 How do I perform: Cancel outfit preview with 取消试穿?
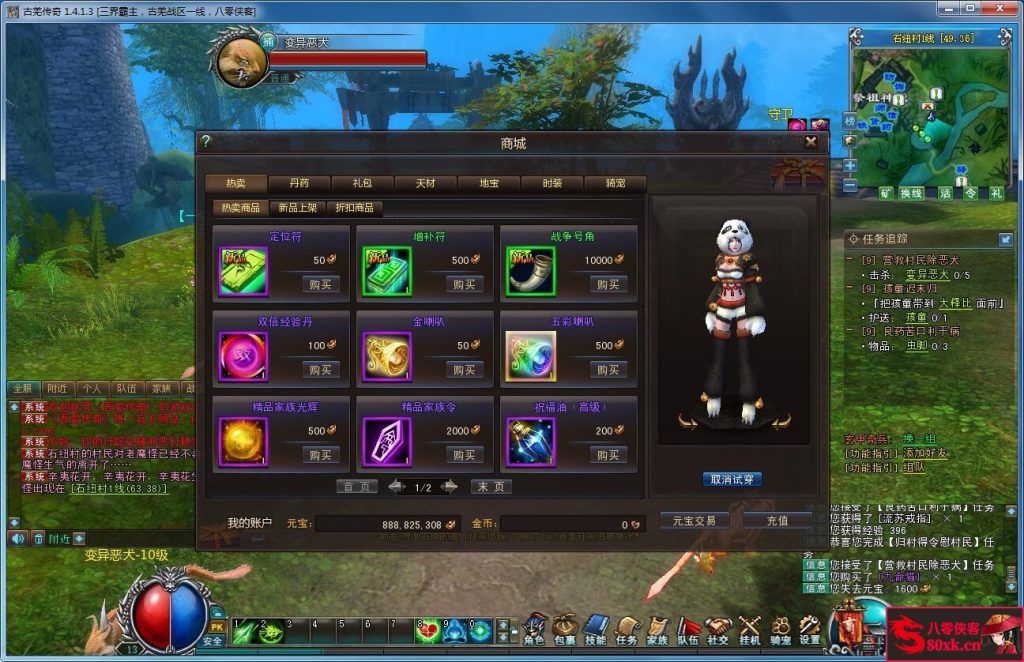(733, 479)
